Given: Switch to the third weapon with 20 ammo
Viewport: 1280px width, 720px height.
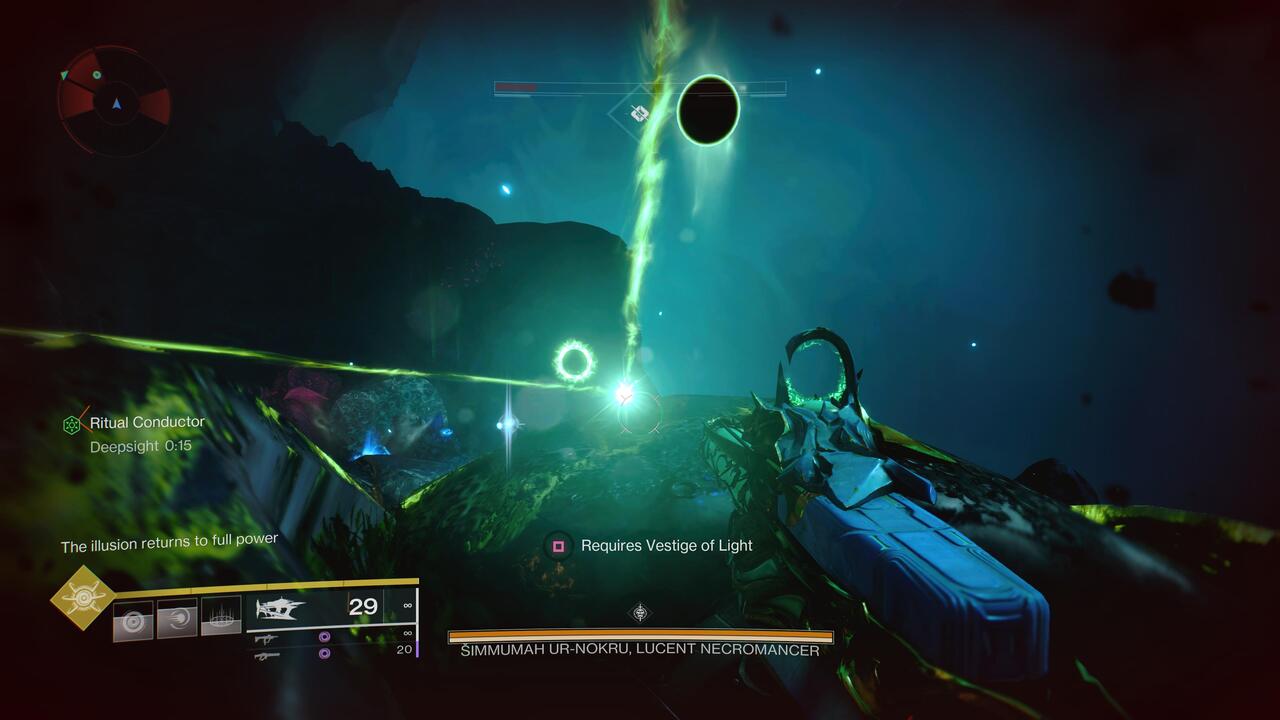Looking at the screenshot, I should [266, 655].
